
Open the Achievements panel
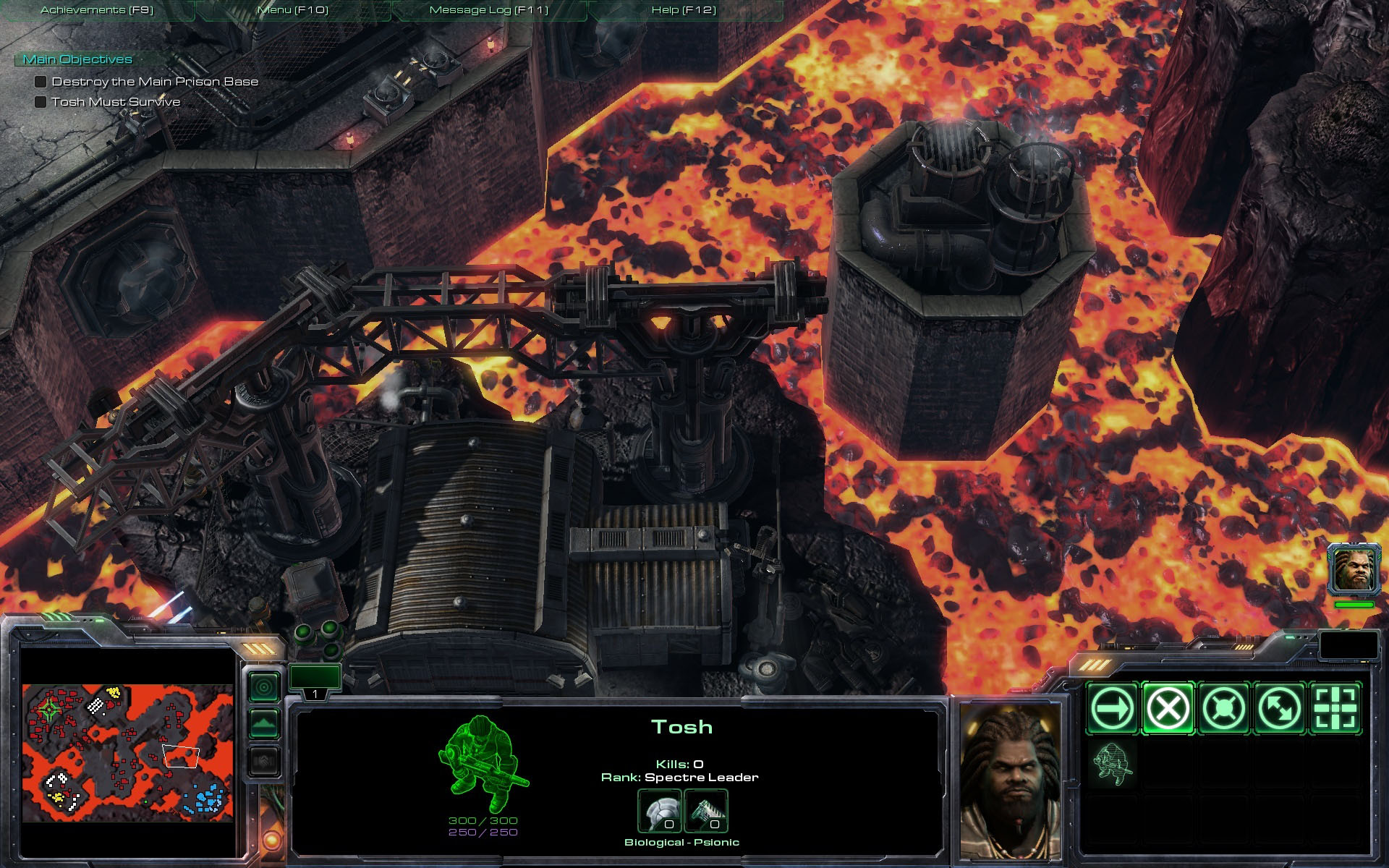coord(97,10)
